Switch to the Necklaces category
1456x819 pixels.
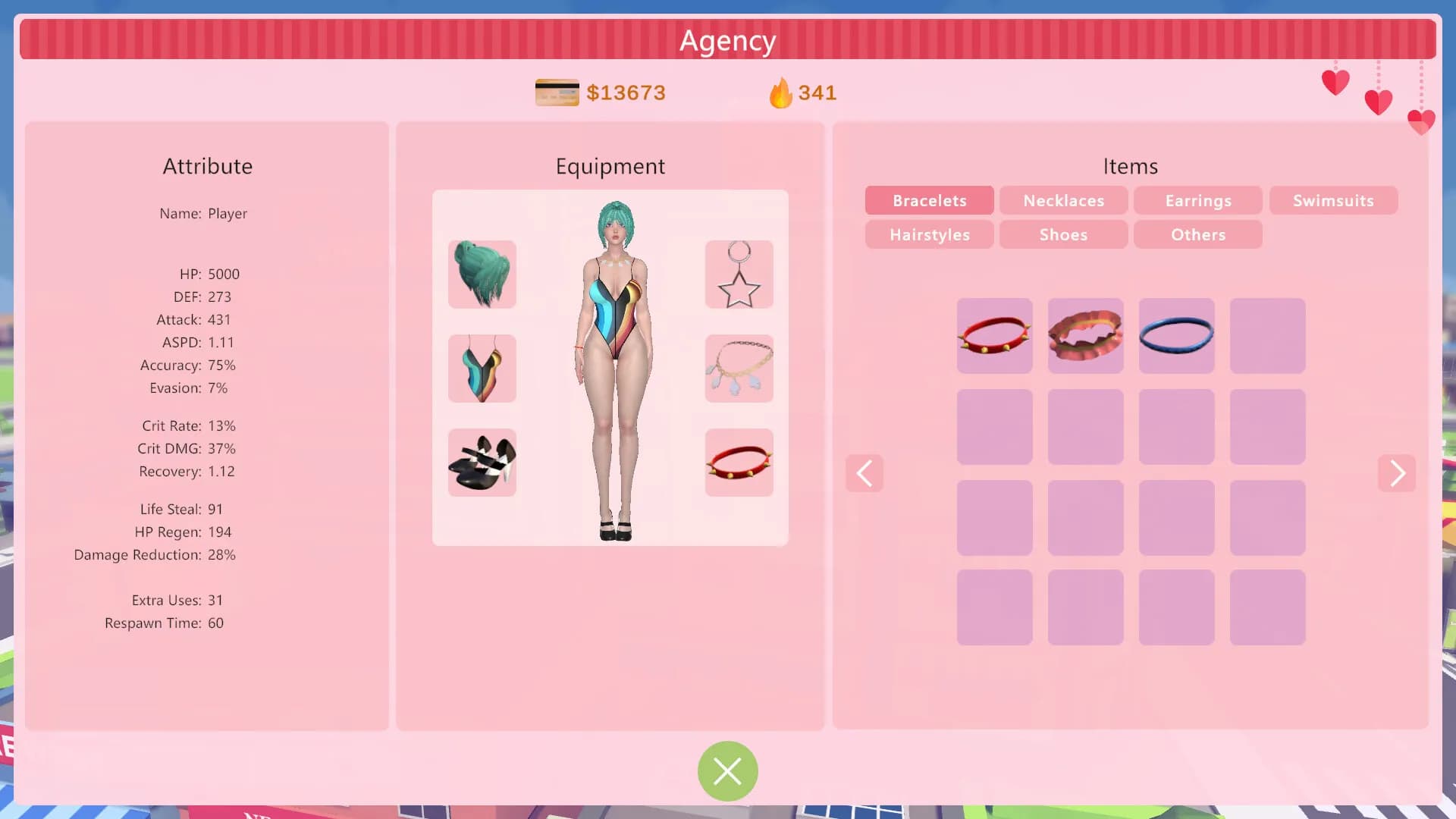(1063, 200)
